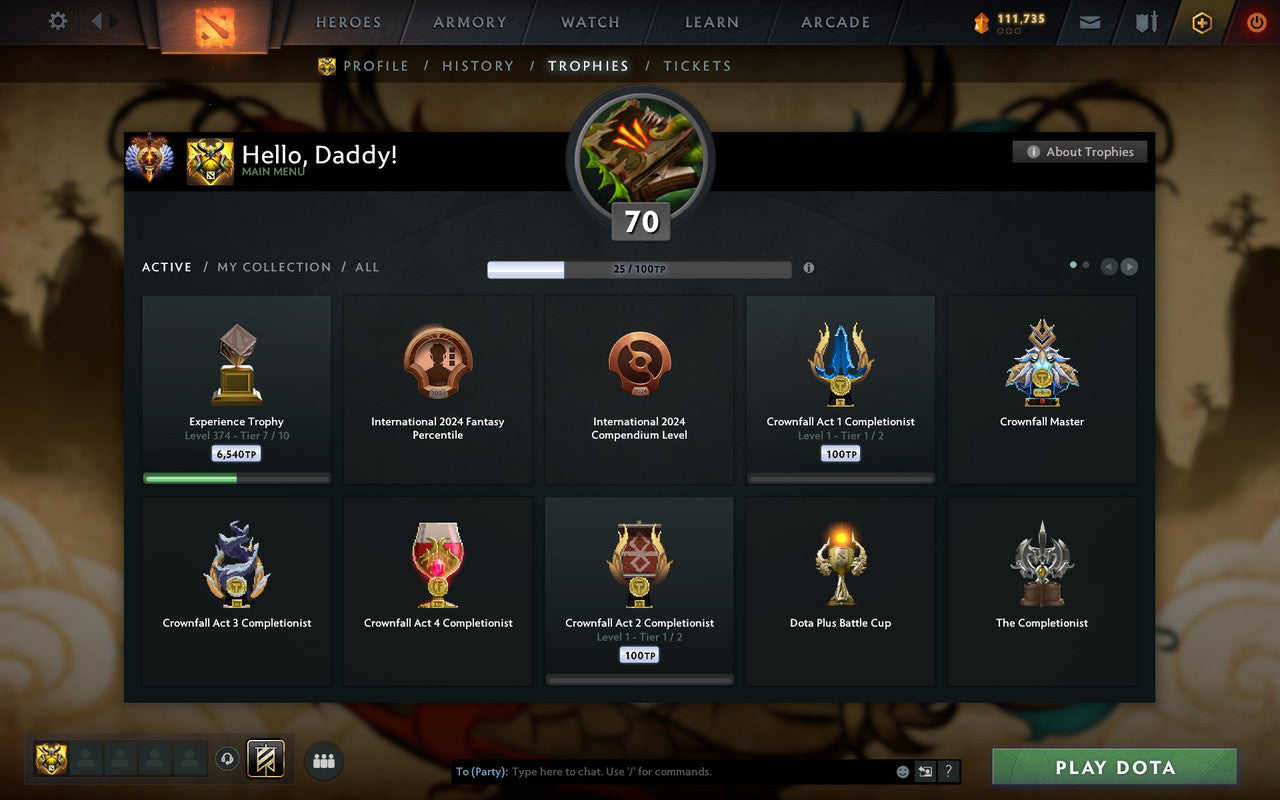This screenshot has width=1280, height=800.
Task: Open your mail notifications inbox
Action: (1089, 21)
